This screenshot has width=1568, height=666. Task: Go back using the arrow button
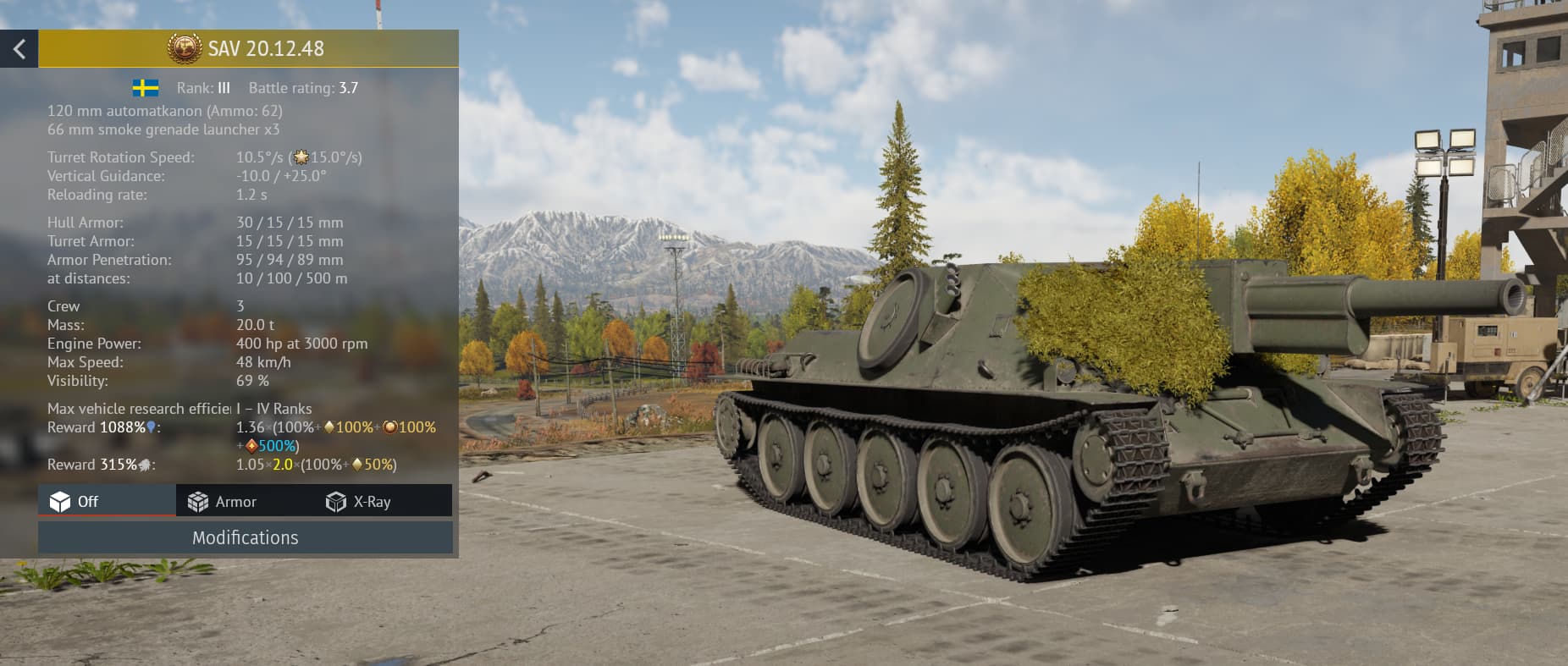[x=19, y=49]
